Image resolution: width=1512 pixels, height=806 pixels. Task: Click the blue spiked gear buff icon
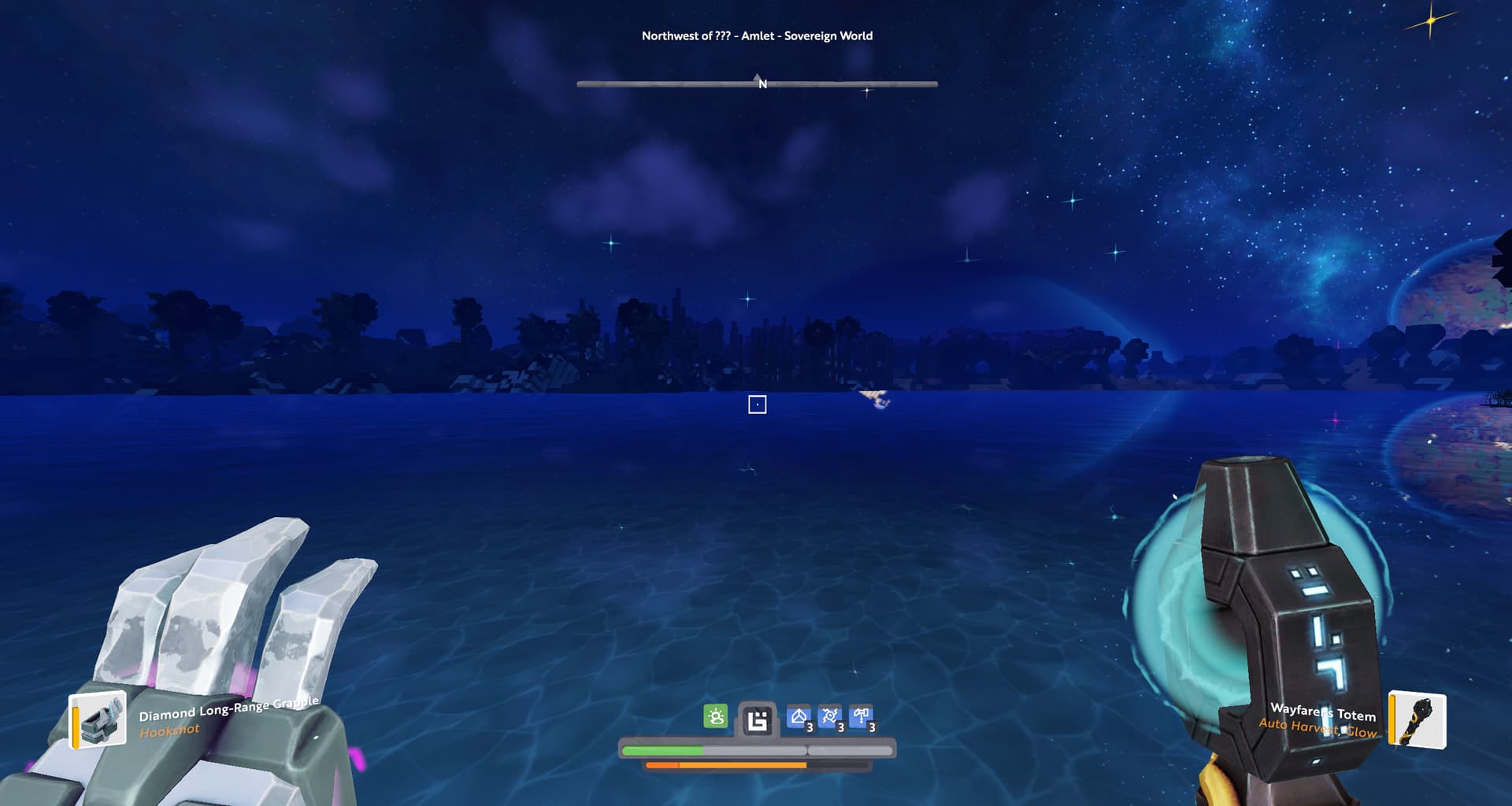[x=830, y=717]
